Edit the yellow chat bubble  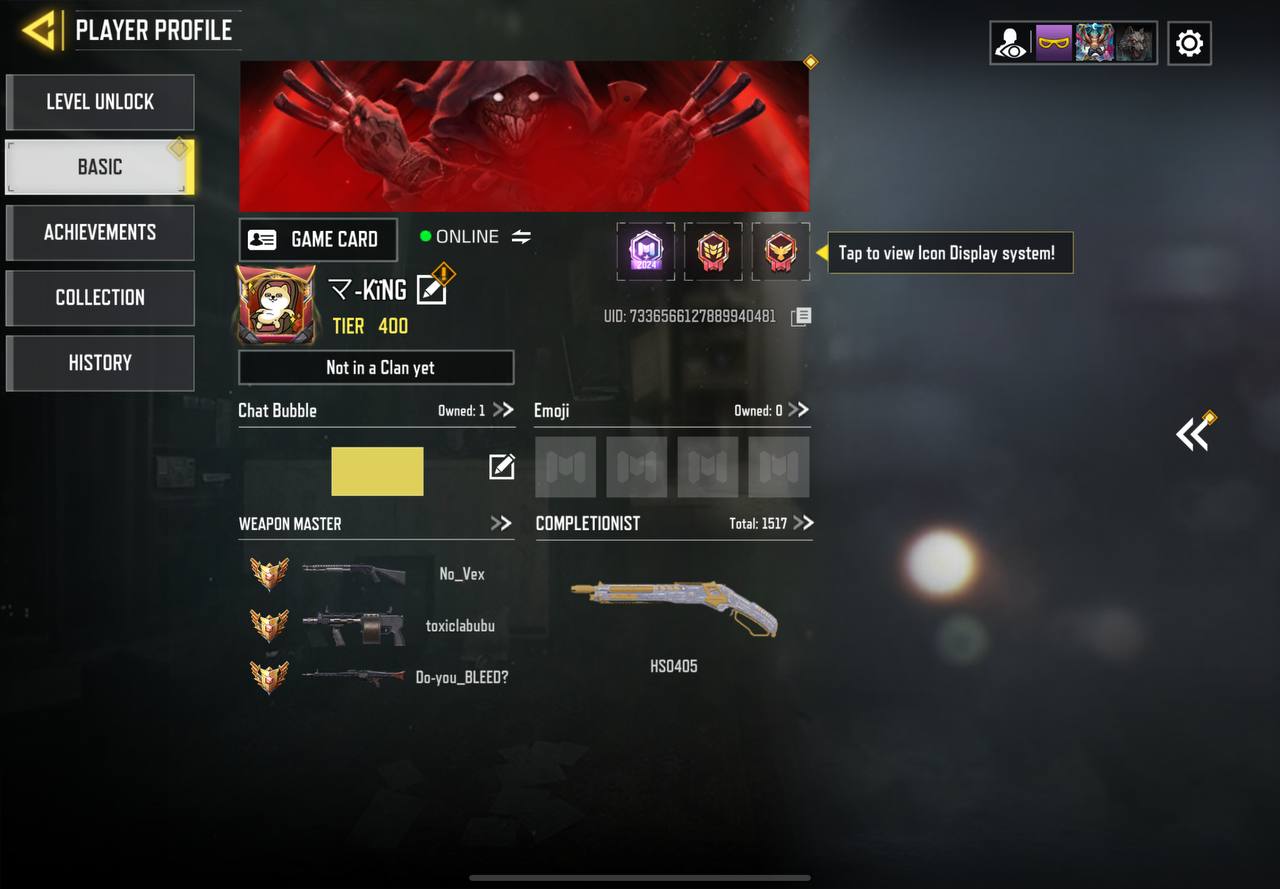[x=501, y=467]
